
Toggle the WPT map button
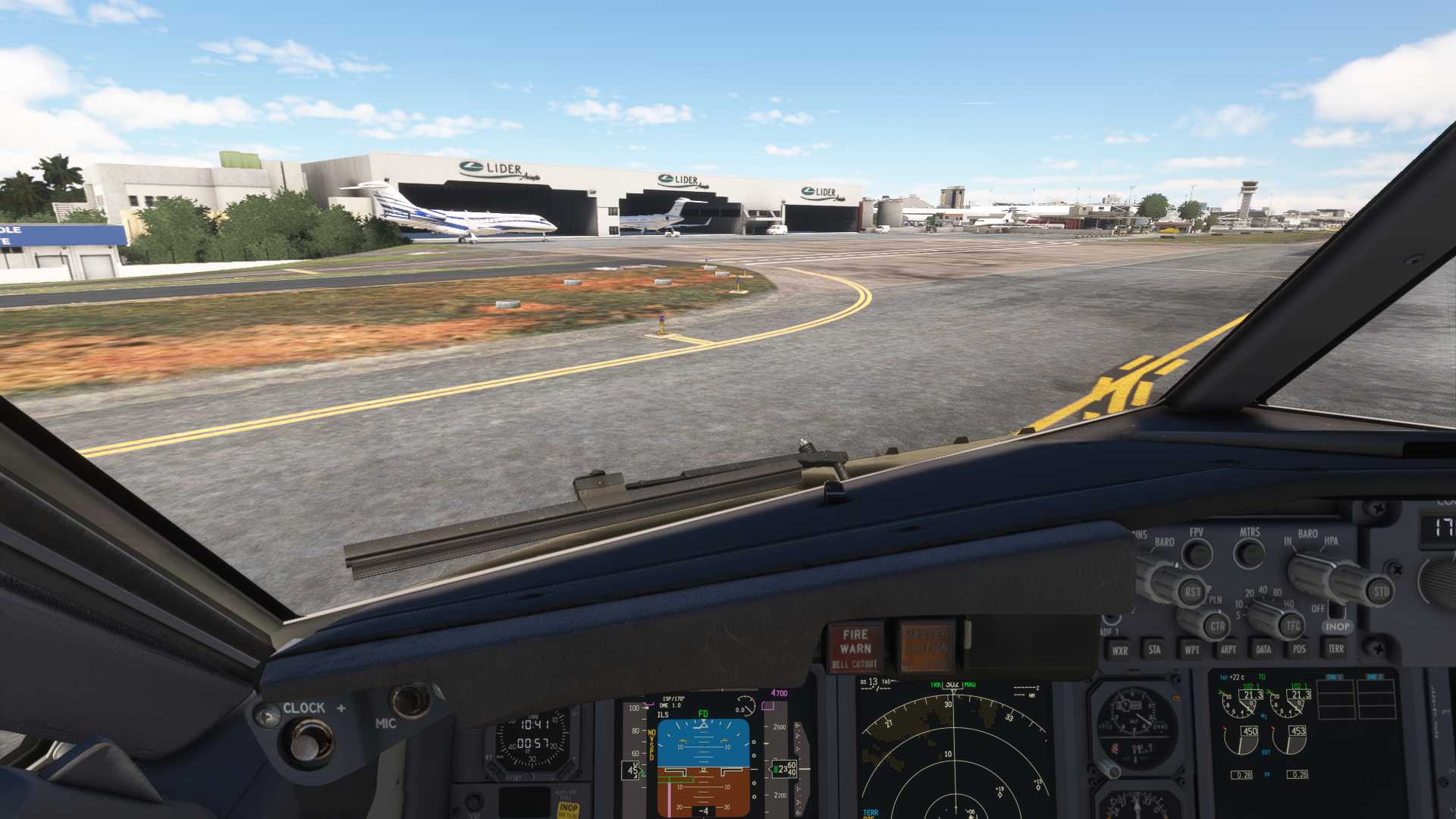(1191, 649)
